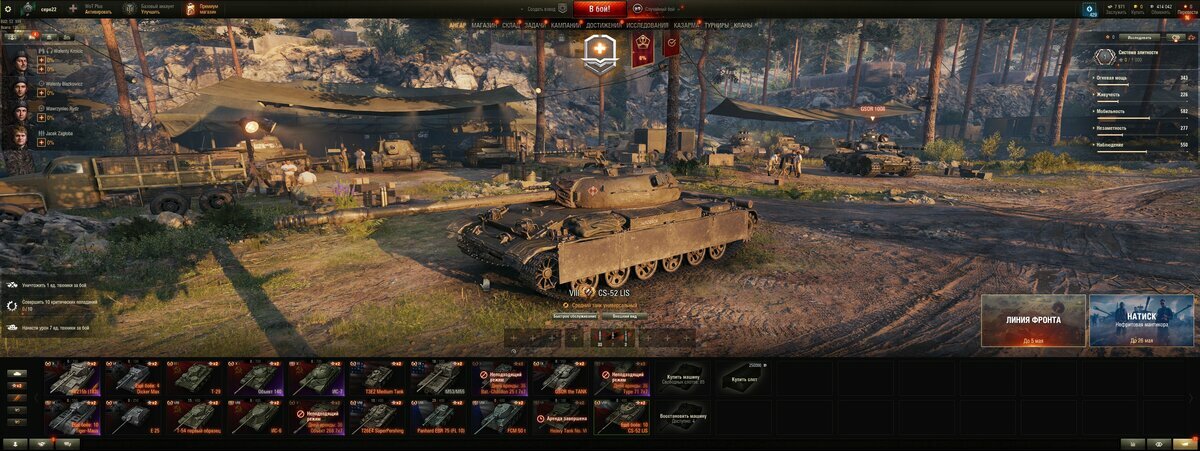Go to the «Достижения» tab
The height and width of the screenshot is (451, 1200).
(x=603, y=25)
